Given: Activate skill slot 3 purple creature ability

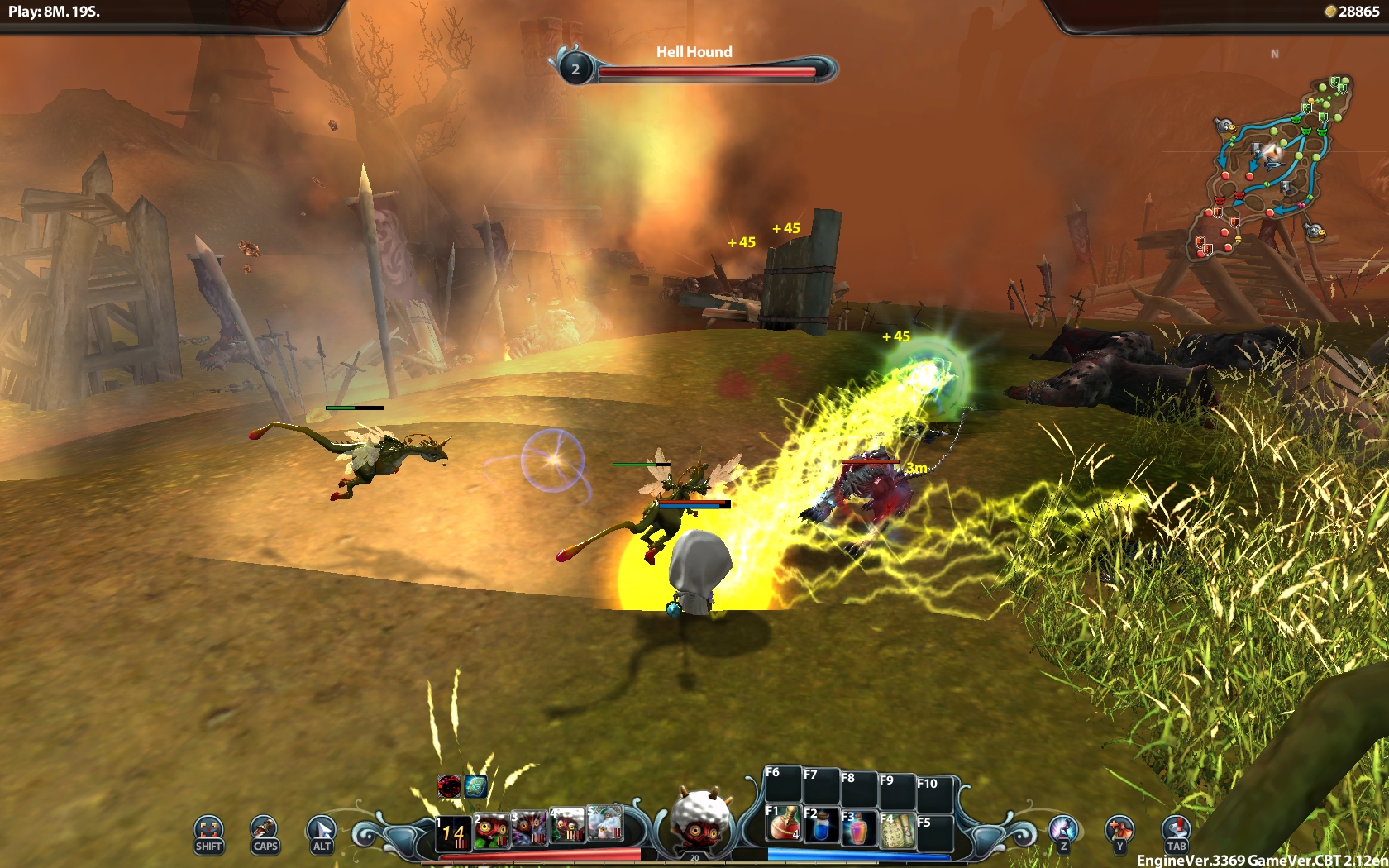Looking at the screenshot, I should tap(529, 828).
